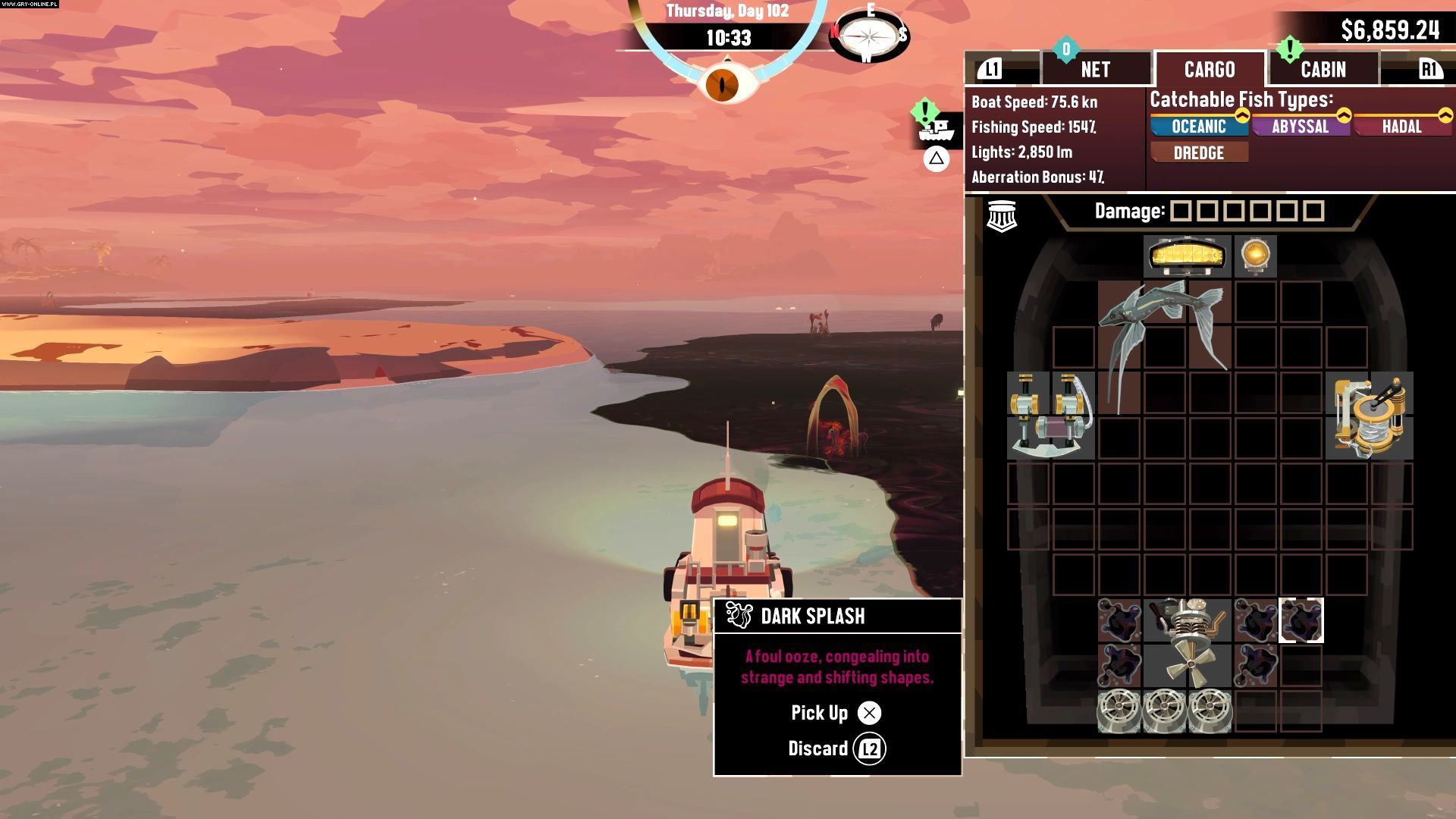1456x819 pixels.
Task: Select the OCEANIC fish type tag
Action: point(1198,127)
